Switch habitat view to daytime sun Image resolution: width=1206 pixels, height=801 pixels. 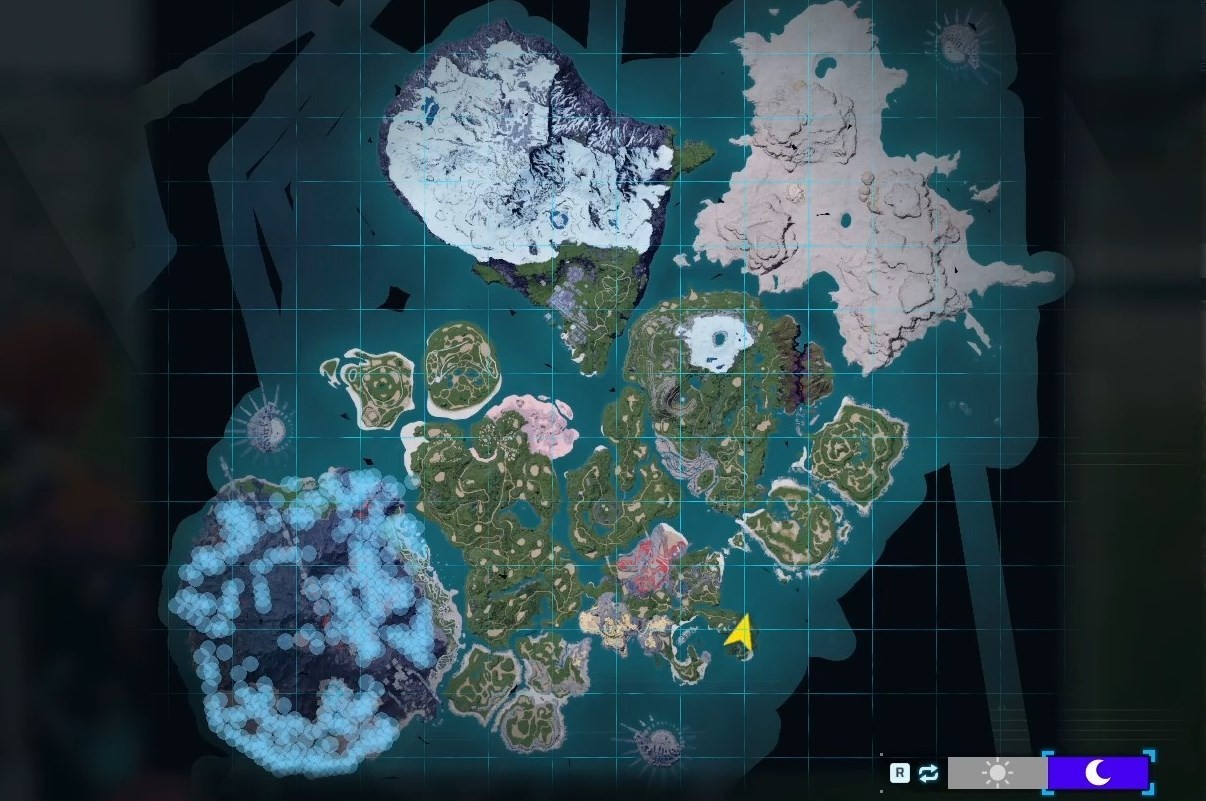pos(997,772)
